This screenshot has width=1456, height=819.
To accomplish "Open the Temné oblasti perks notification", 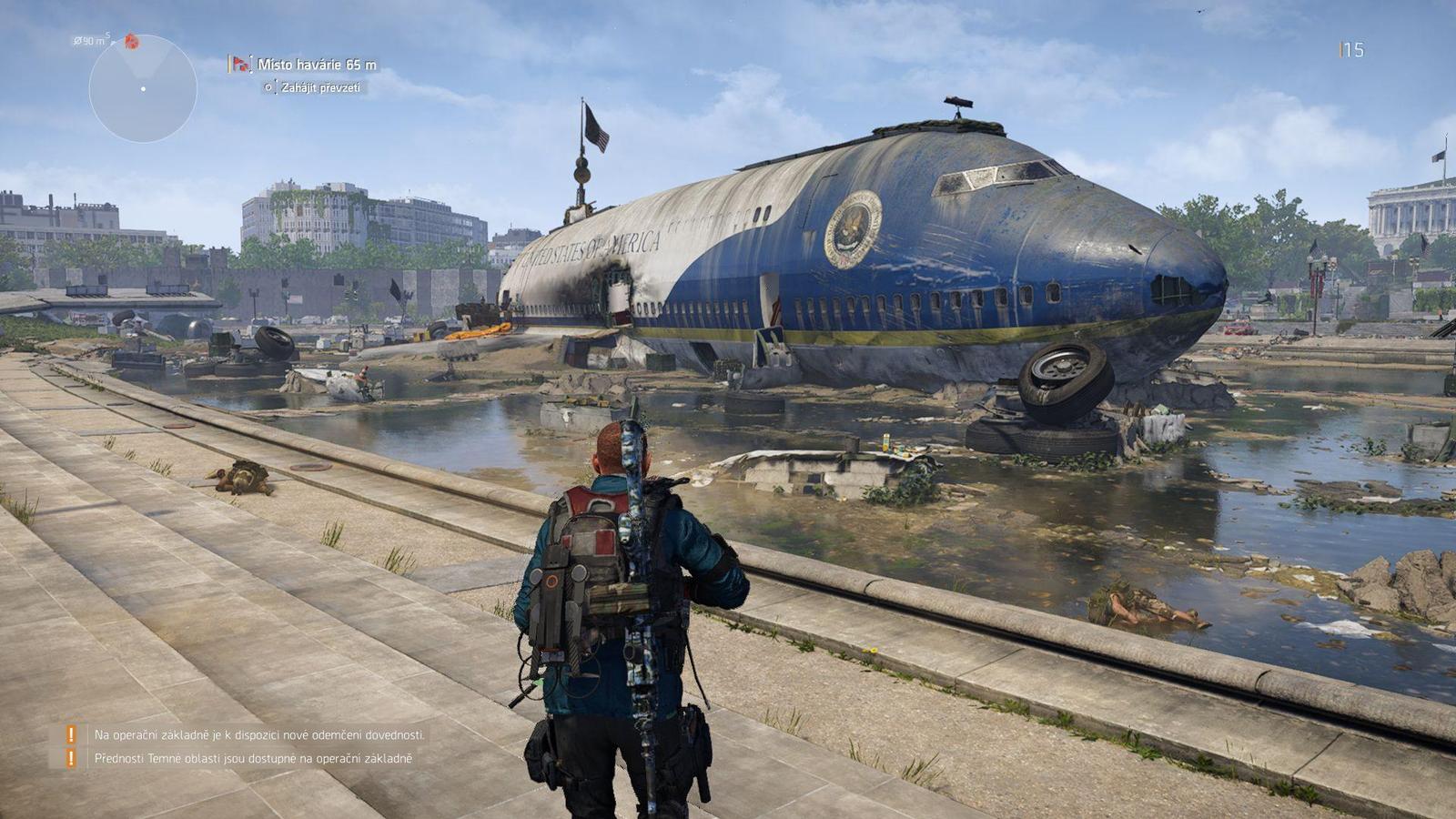I will (x=253, y=758).
